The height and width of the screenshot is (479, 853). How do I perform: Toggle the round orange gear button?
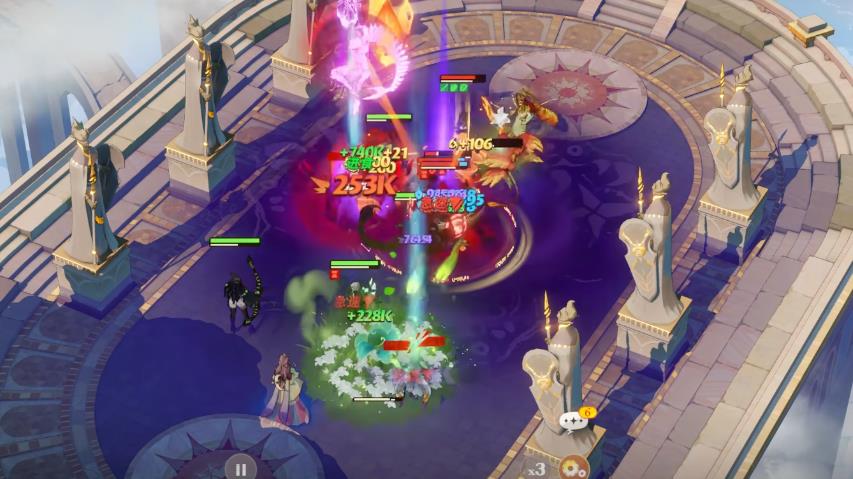point(573,467)
